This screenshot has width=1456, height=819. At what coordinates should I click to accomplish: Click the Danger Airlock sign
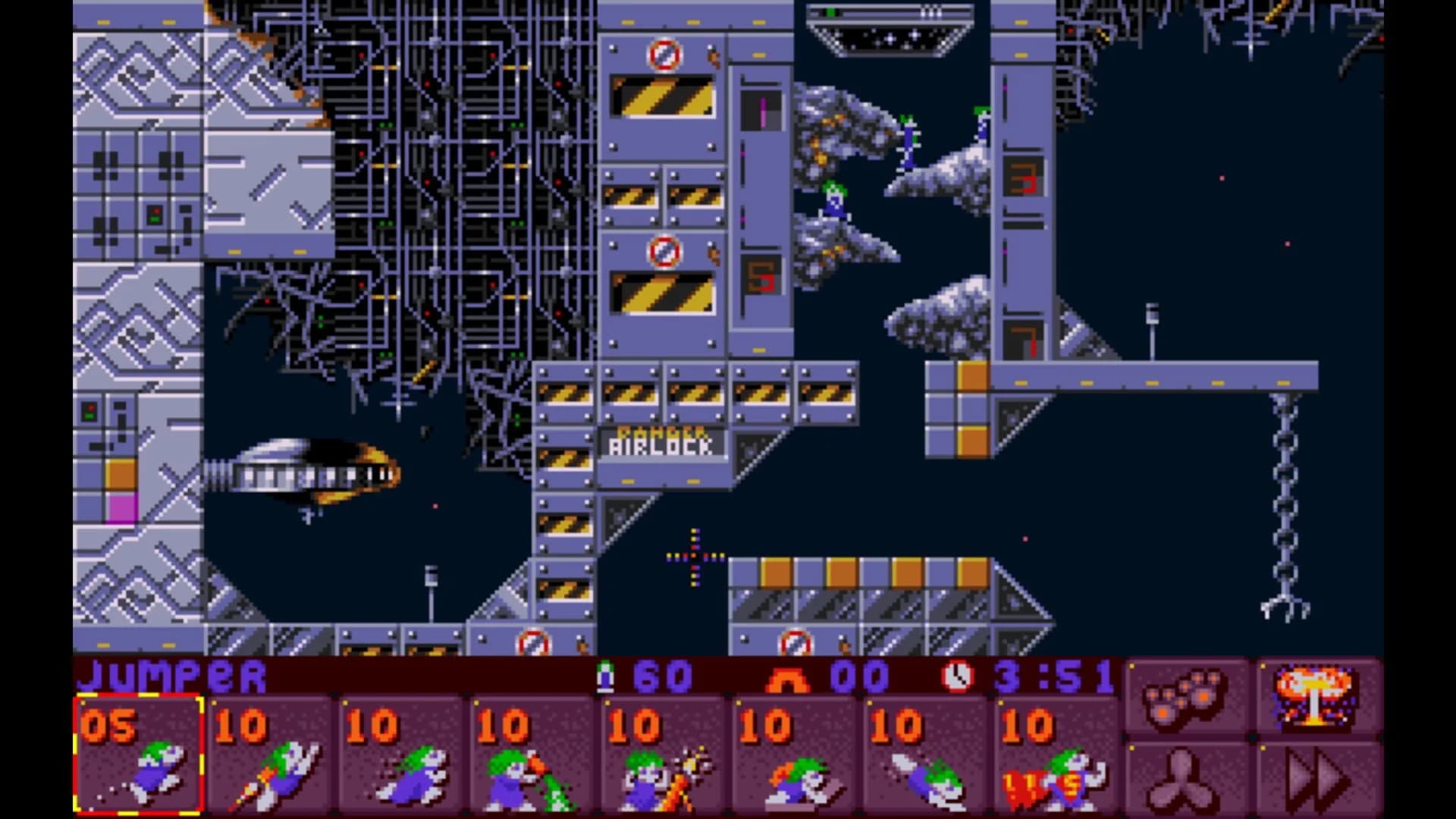660,444
